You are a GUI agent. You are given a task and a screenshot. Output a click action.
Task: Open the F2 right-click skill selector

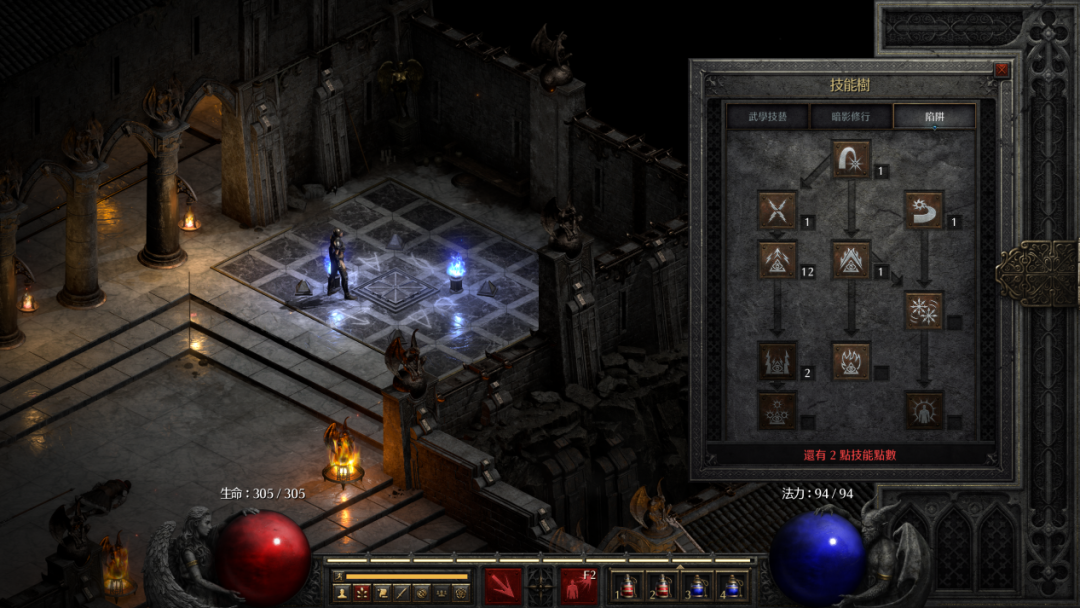pyautogui.click(x=578, y=586)
